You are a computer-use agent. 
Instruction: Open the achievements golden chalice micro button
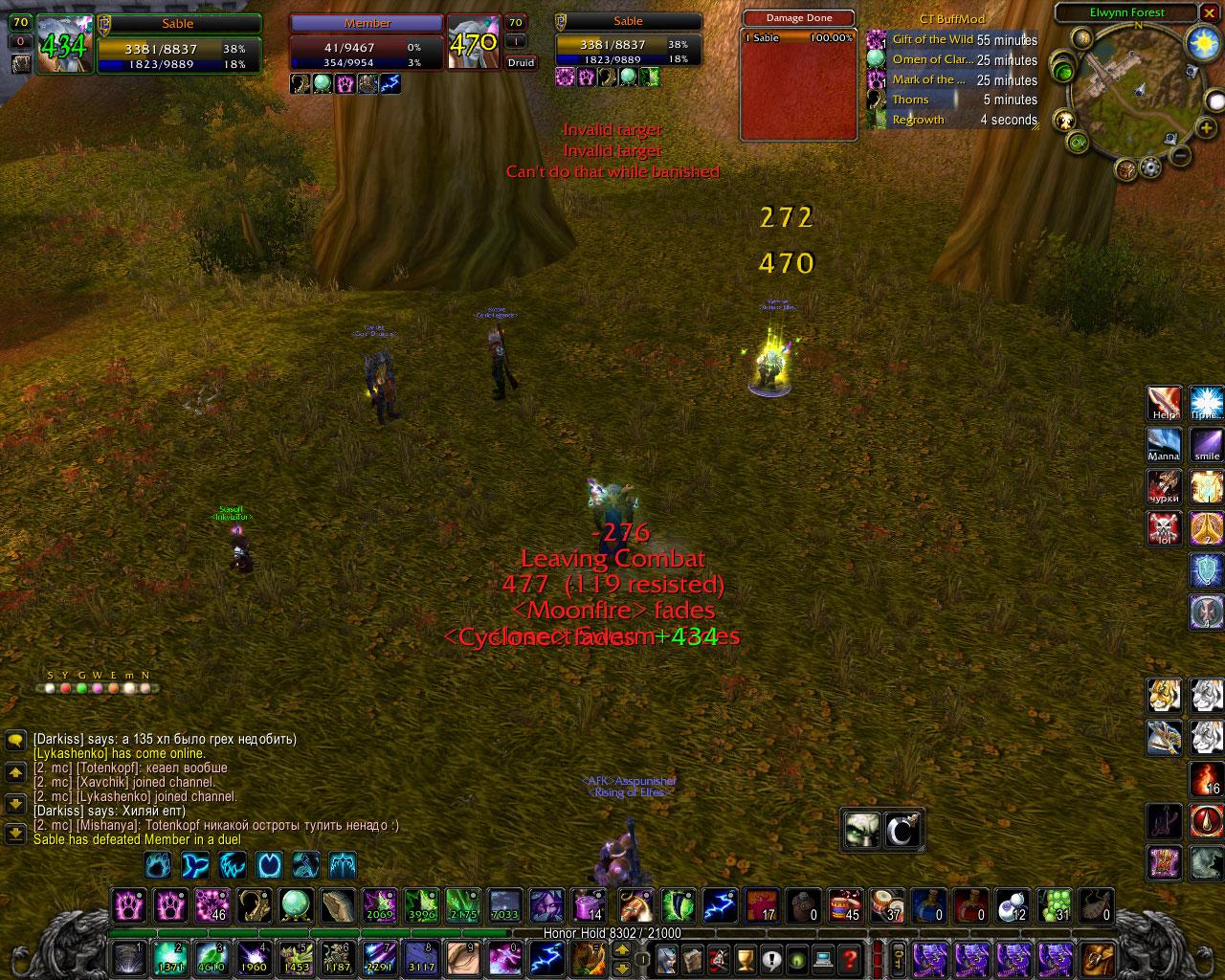[745, 958]
